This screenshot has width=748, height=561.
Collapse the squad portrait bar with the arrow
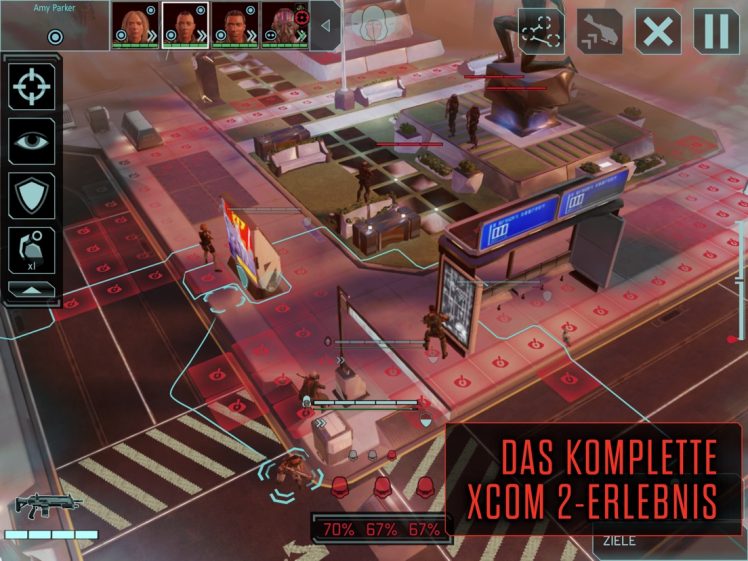[x=325, y=26]
